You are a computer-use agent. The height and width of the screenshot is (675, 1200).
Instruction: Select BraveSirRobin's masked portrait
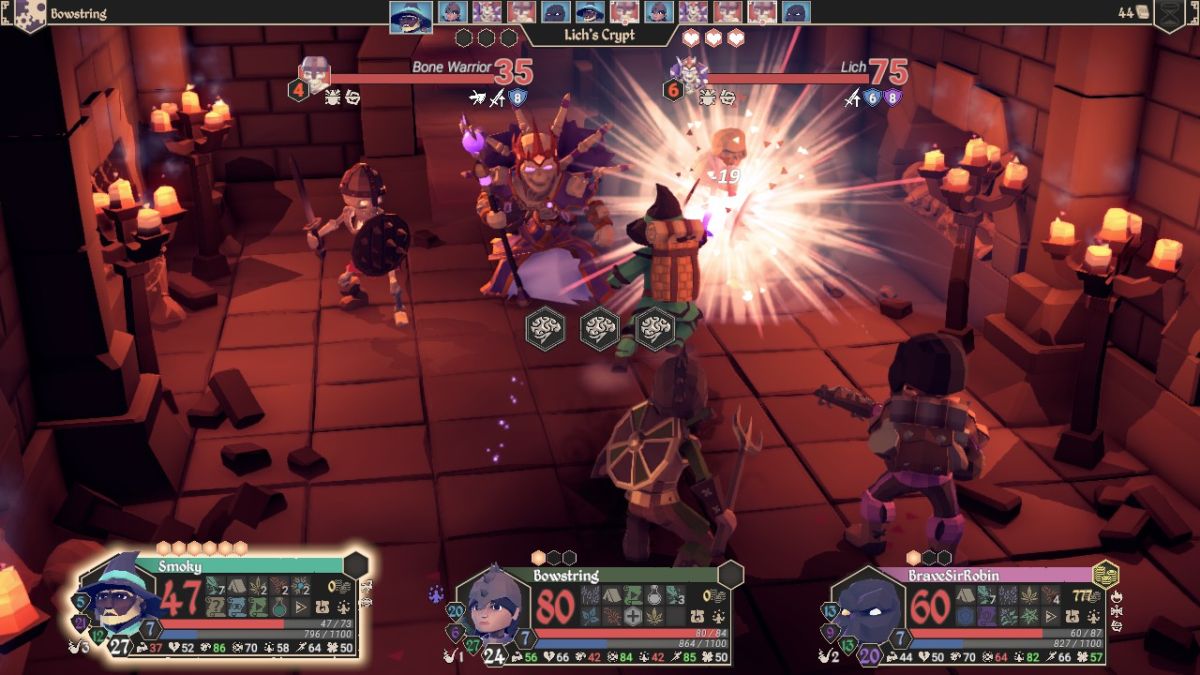pyautogui.click(x=867, y=607)
